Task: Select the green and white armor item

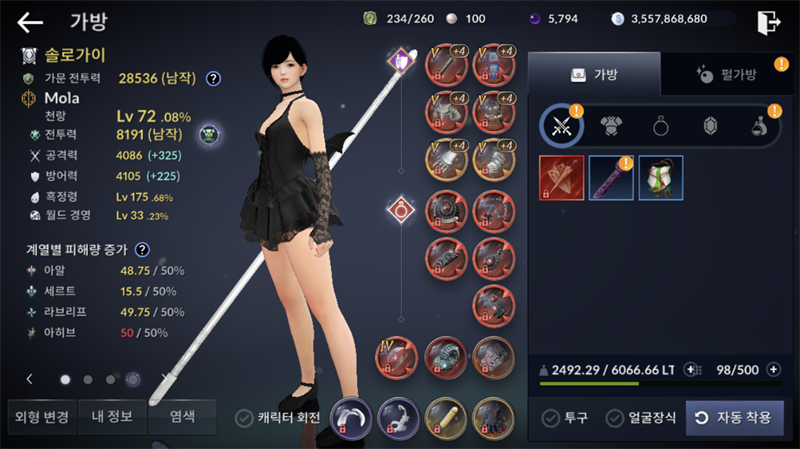Action: (661, 178)
